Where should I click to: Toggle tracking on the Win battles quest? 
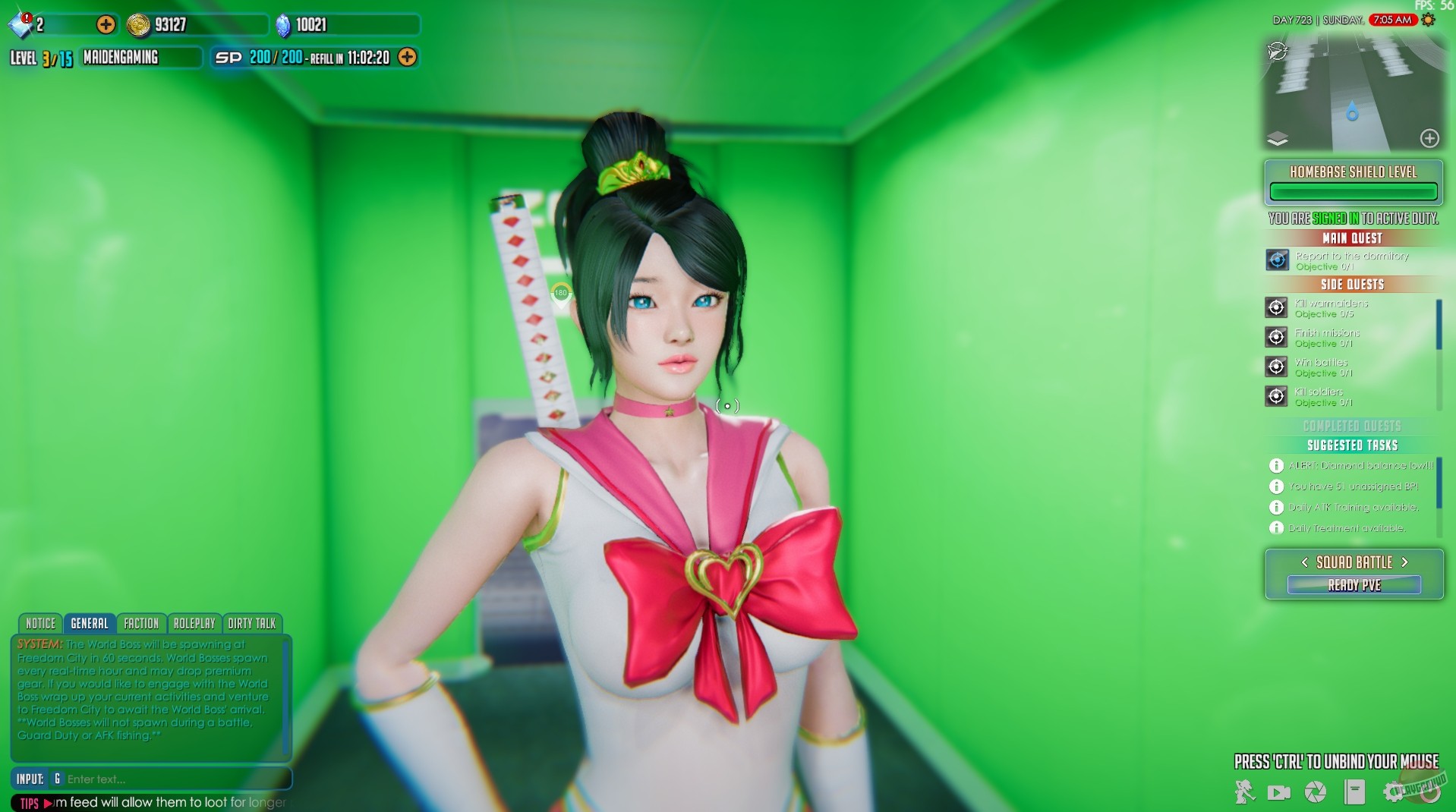point(1276,367)
